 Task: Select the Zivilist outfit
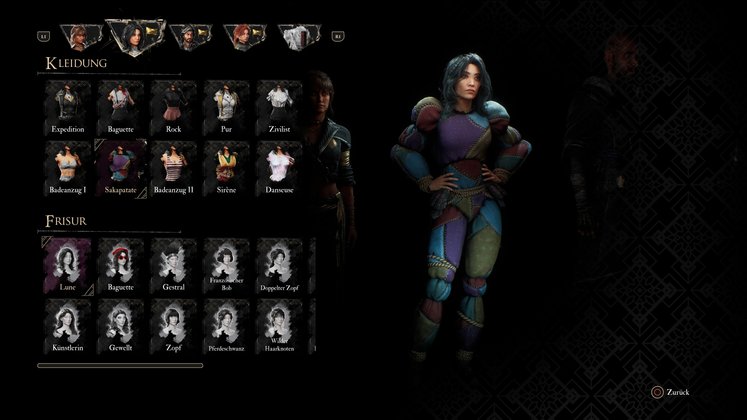pyautogui.click(x=279, y=107)
